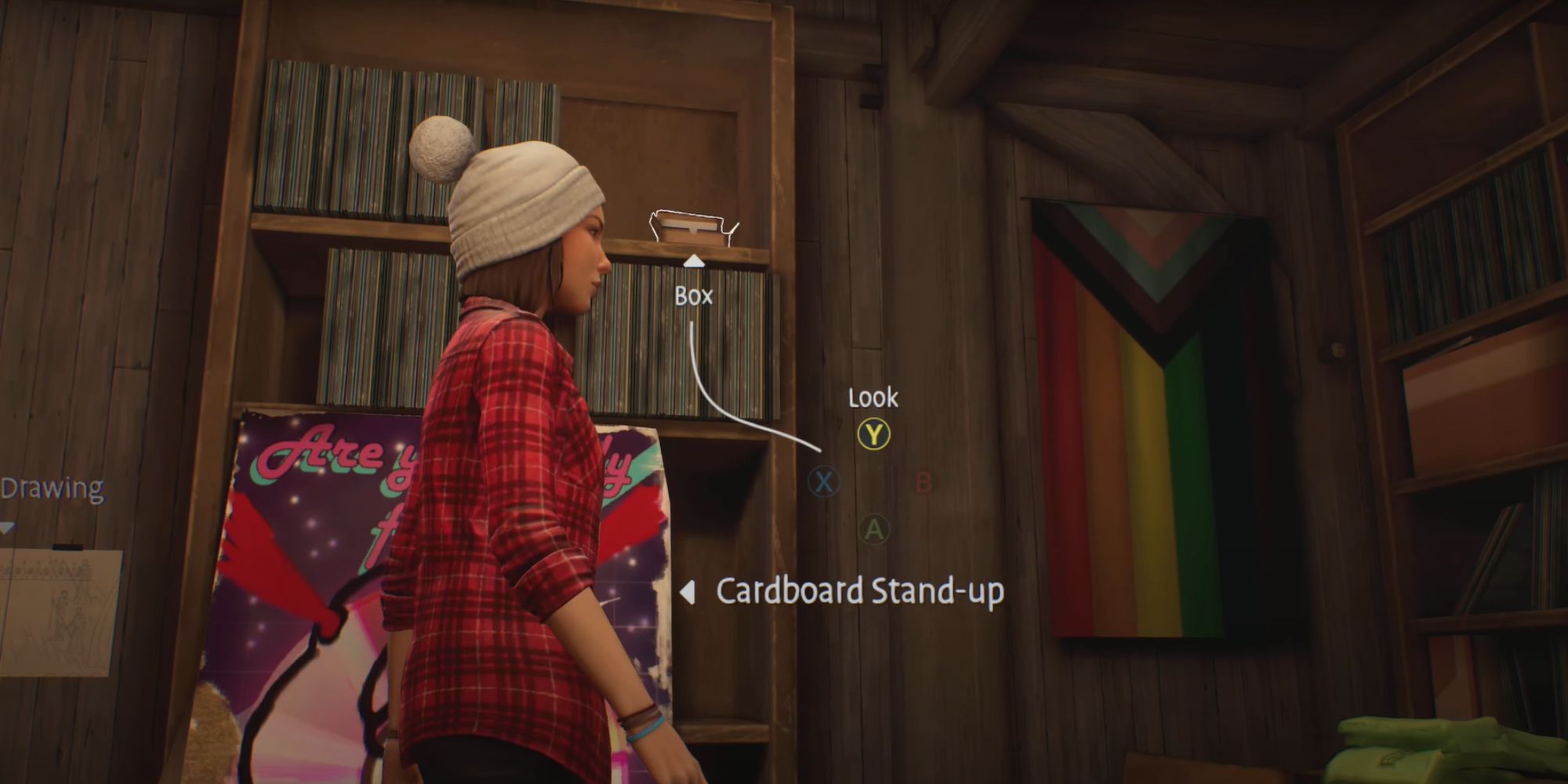Screen dimensions: 1568x784
Task: Select the X button prompt
Action: coord(824,483)
